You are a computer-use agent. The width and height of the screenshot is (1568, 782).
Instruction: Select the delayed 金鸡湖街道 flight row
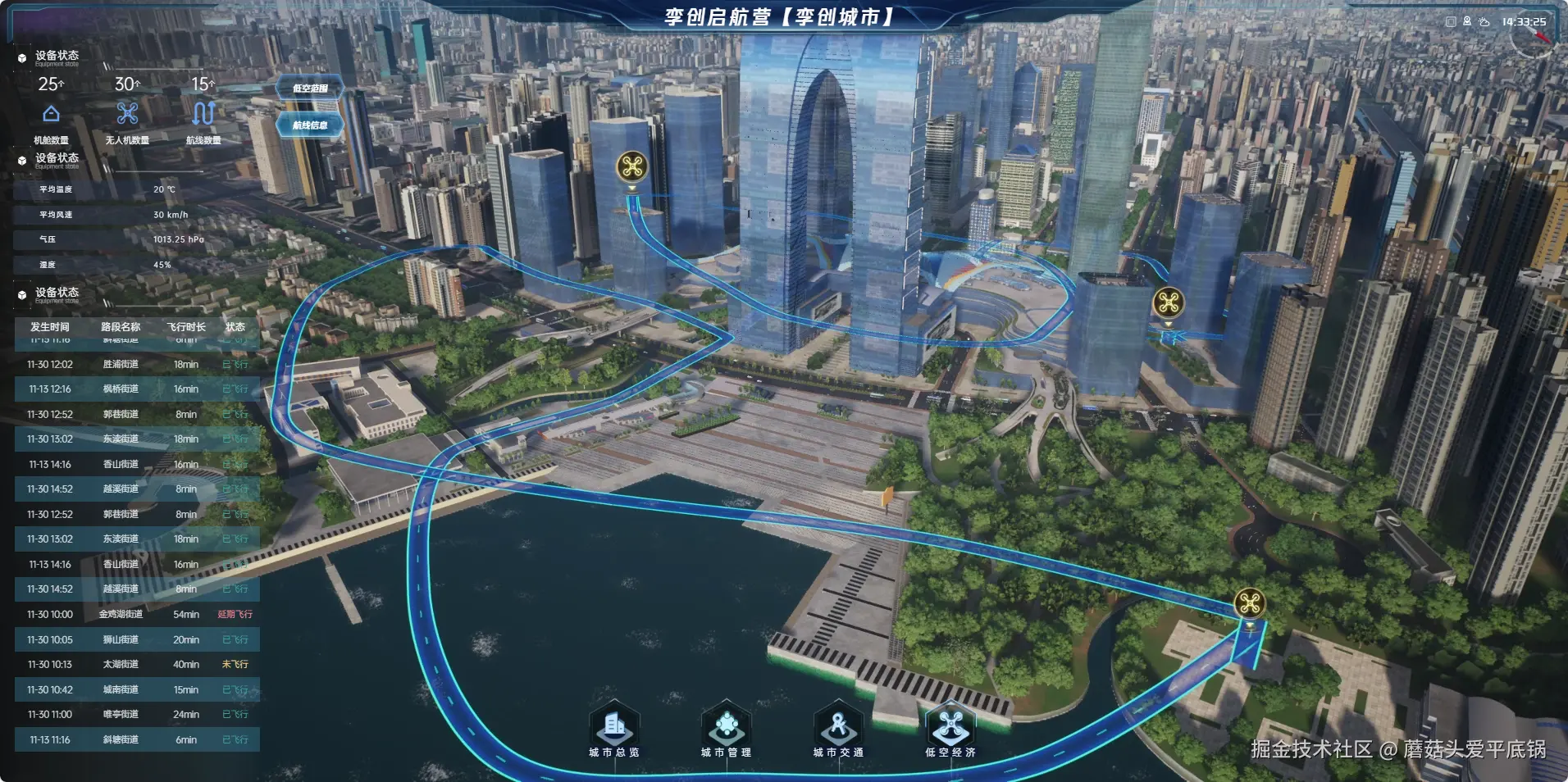pyautogui.click(x=137, y=615)
